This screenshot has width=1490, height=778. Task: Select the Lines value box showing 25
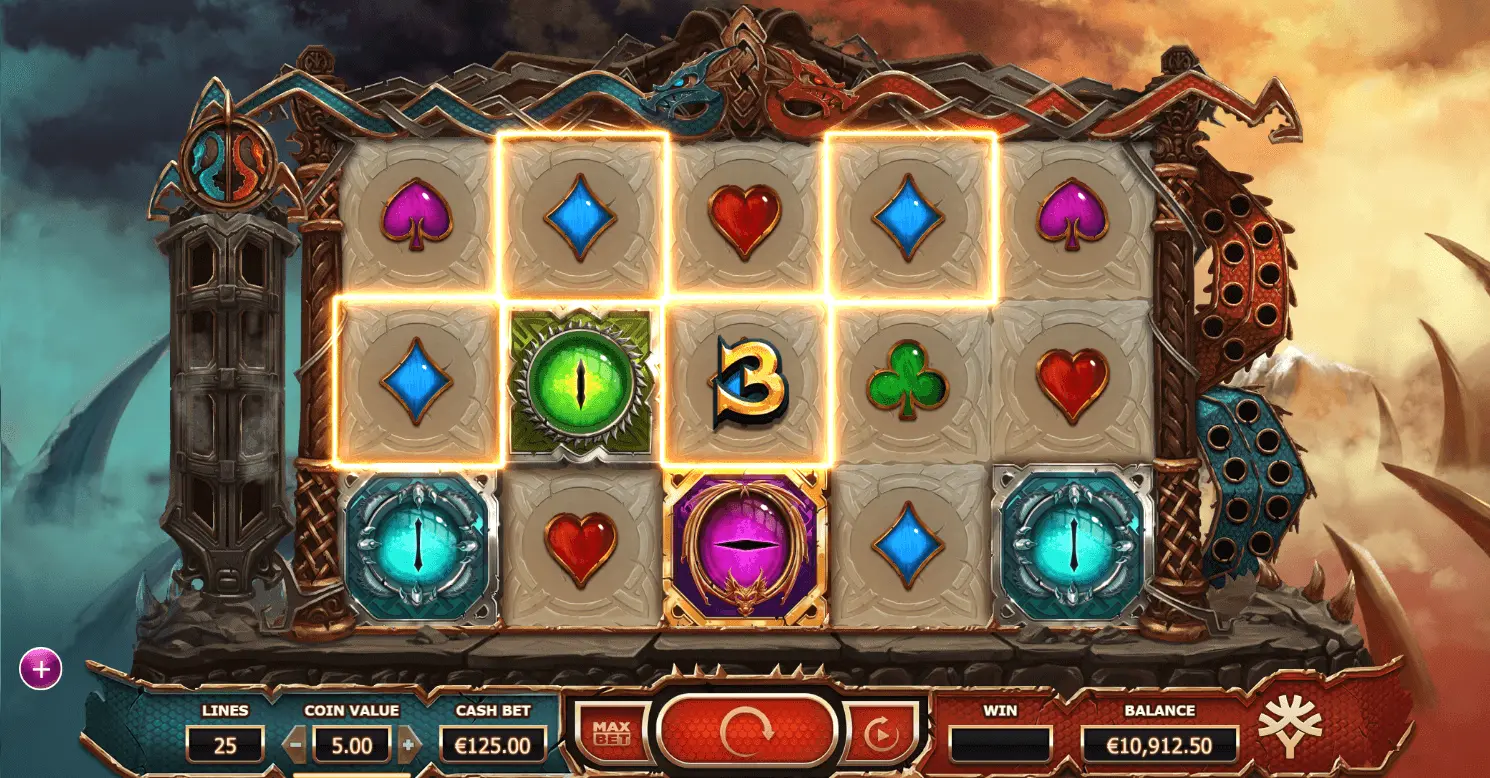[225, 745]
